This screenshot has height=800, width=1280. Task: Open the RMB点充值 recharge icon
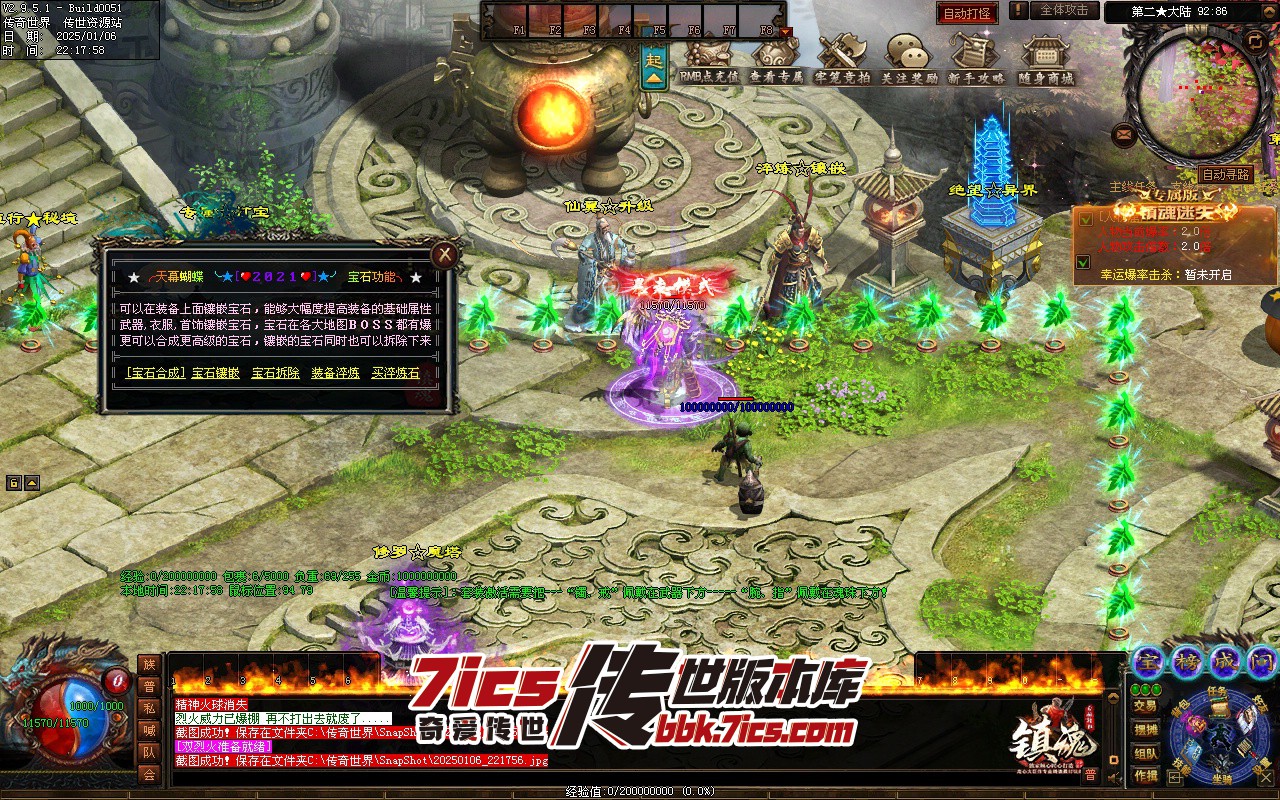709,58
